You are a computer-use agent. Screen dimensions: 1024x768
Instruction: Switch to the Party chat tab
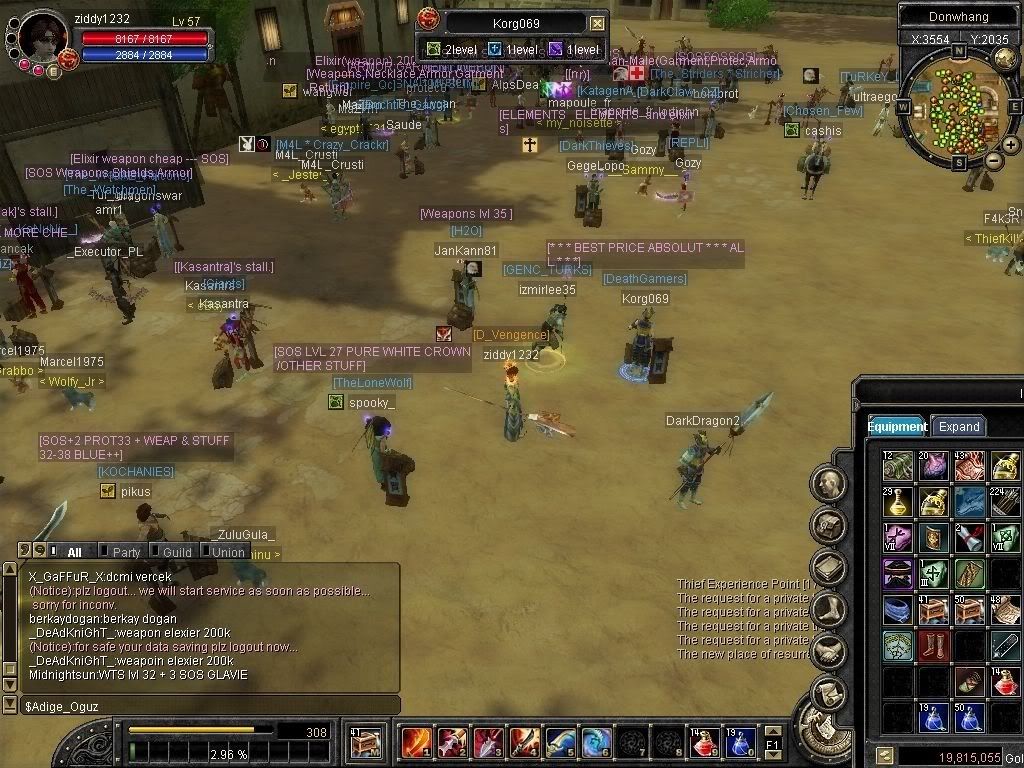coord(126,551)
